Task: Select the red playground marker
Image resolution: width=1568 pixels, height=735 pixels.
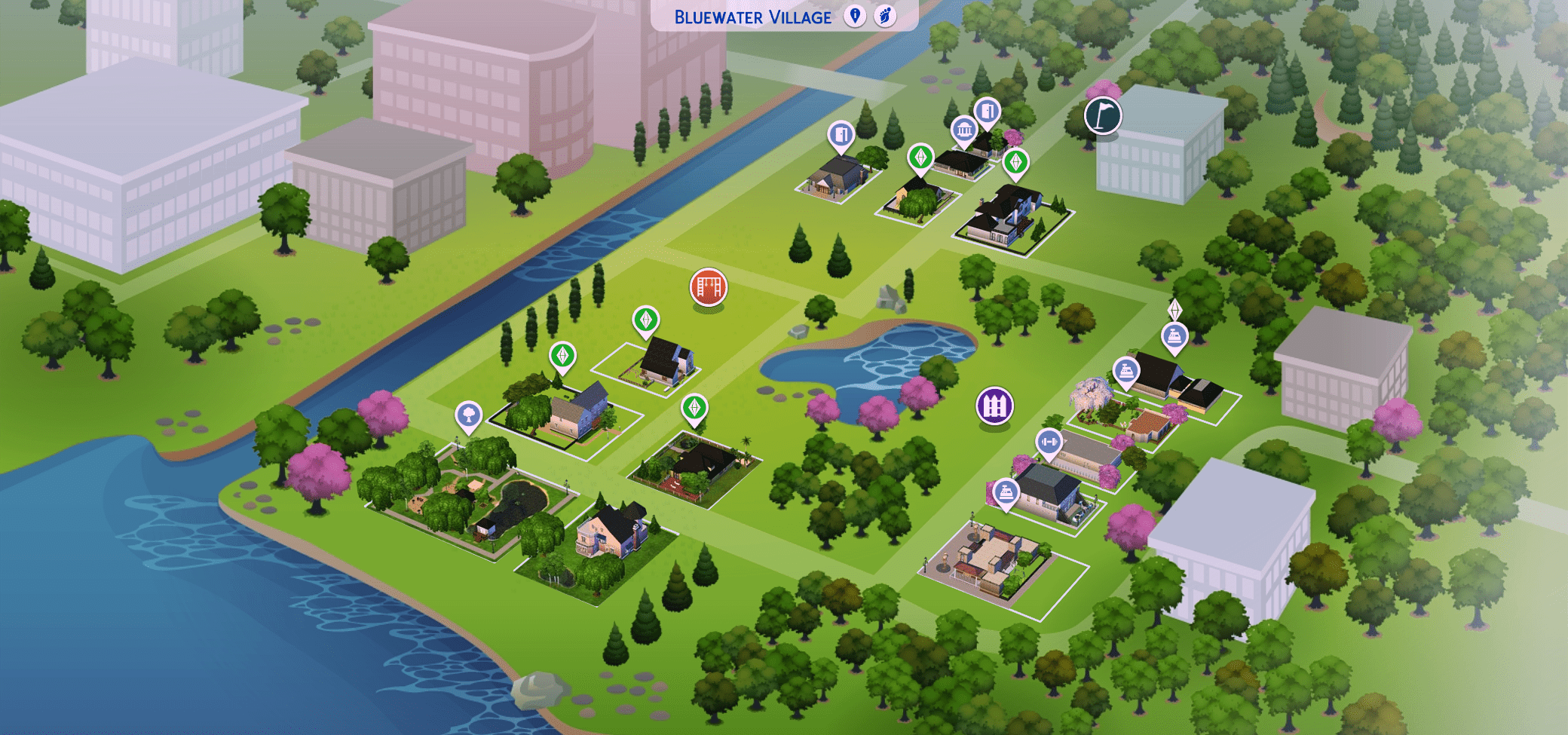Action: (x=708, y=286)
